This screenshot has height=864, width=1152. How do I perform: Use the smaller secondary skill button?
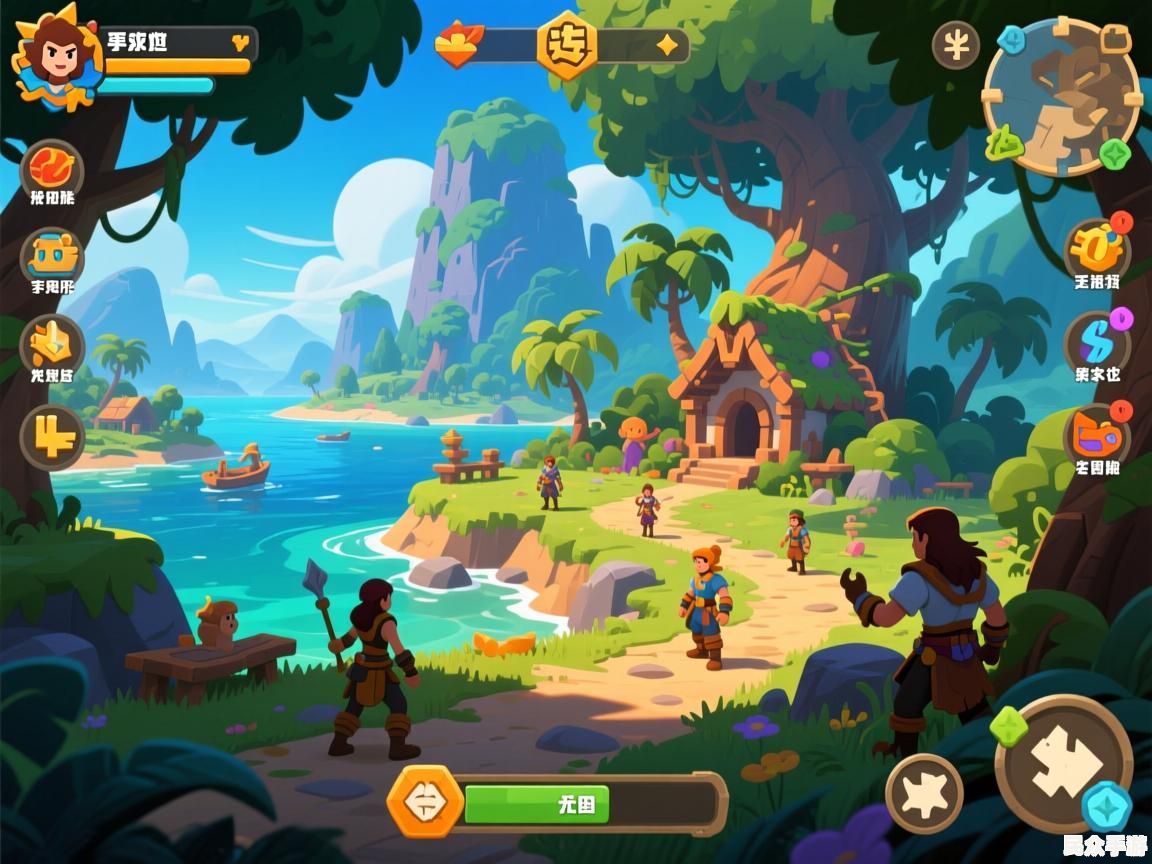coord(924,793)
